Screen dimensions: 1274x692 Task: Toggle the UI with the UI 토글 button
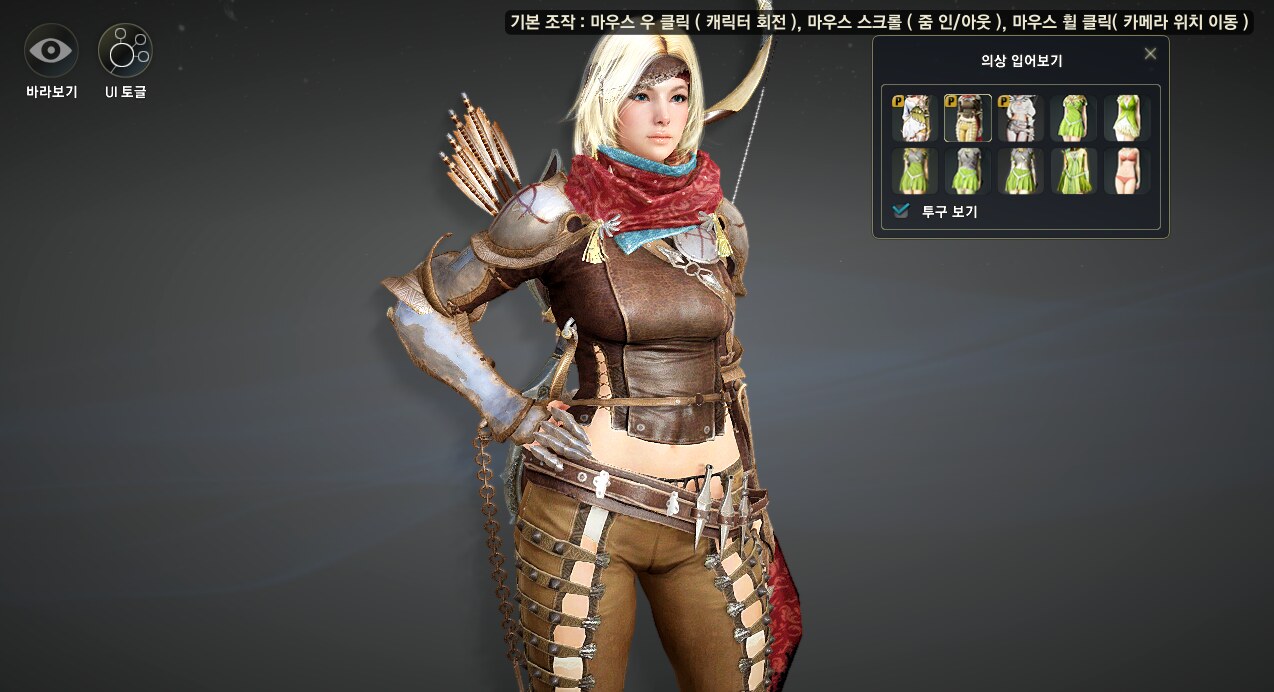[x=125, y=51]
